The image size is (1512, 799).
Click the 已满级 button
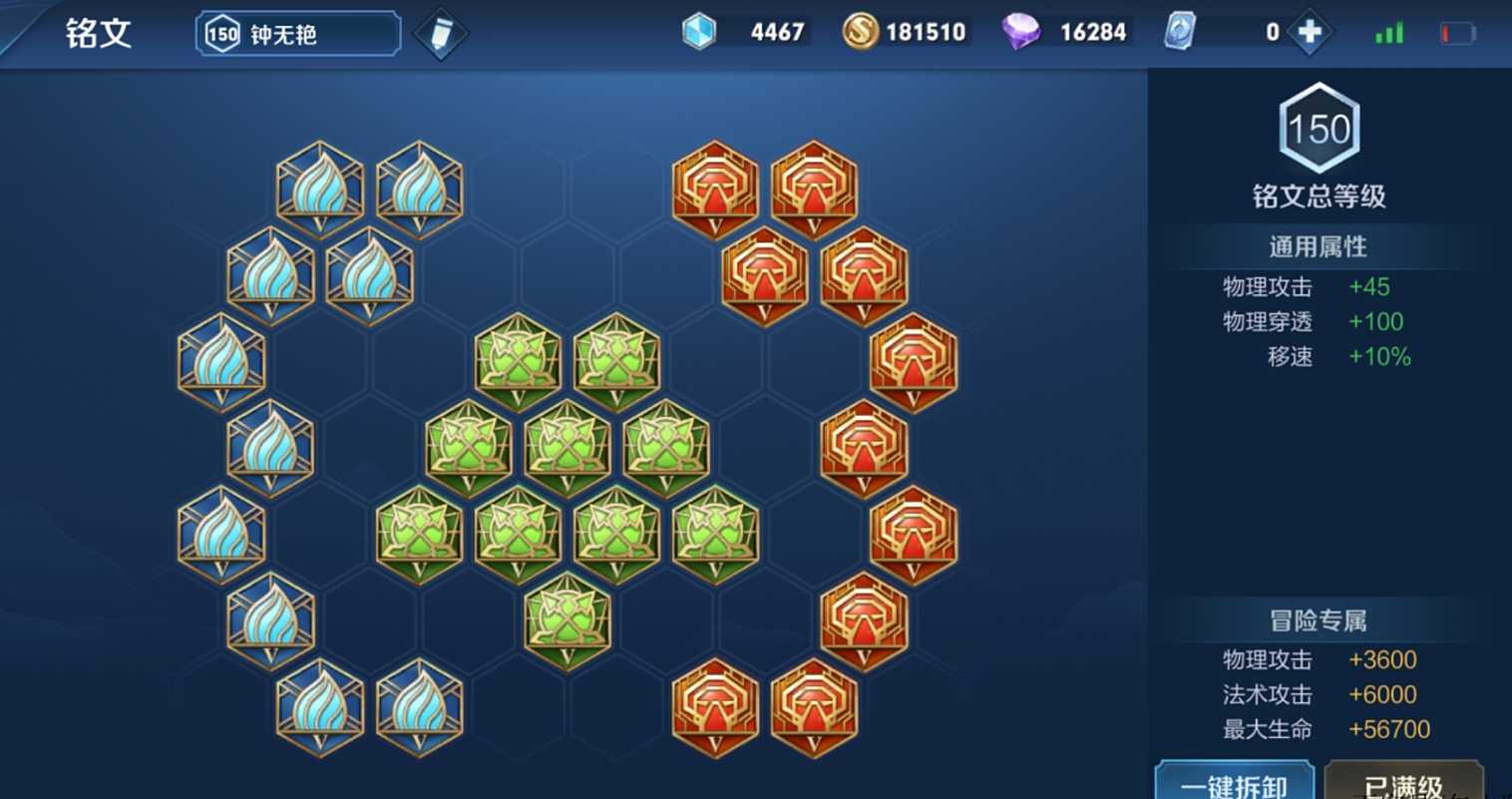1403,785
